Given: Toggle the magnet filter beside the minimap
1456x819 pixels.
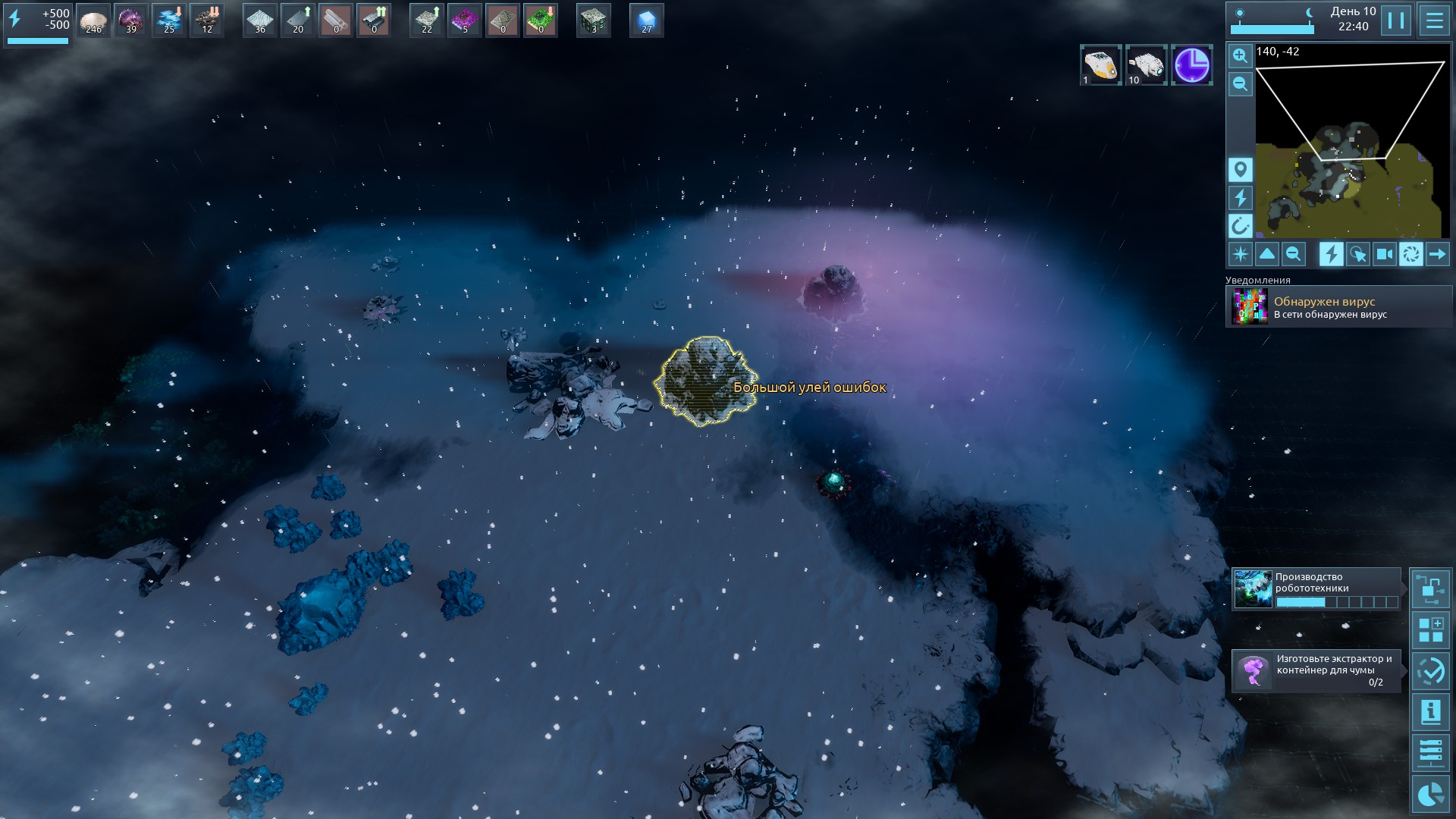Looking at the screenshot, I should pos(1240,225).
